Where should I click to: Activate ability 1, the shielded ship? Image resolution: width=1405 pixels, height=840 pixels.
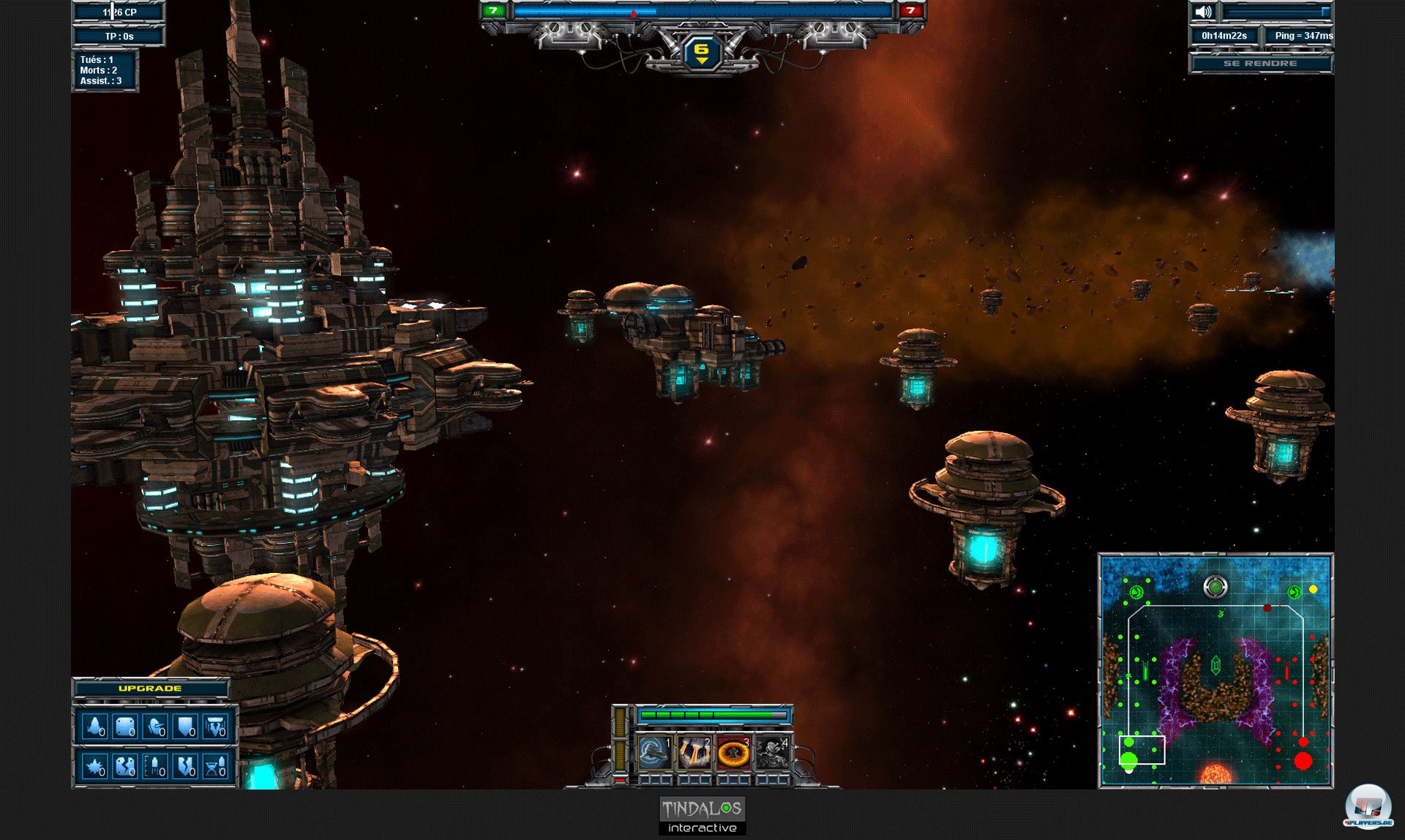653,752
